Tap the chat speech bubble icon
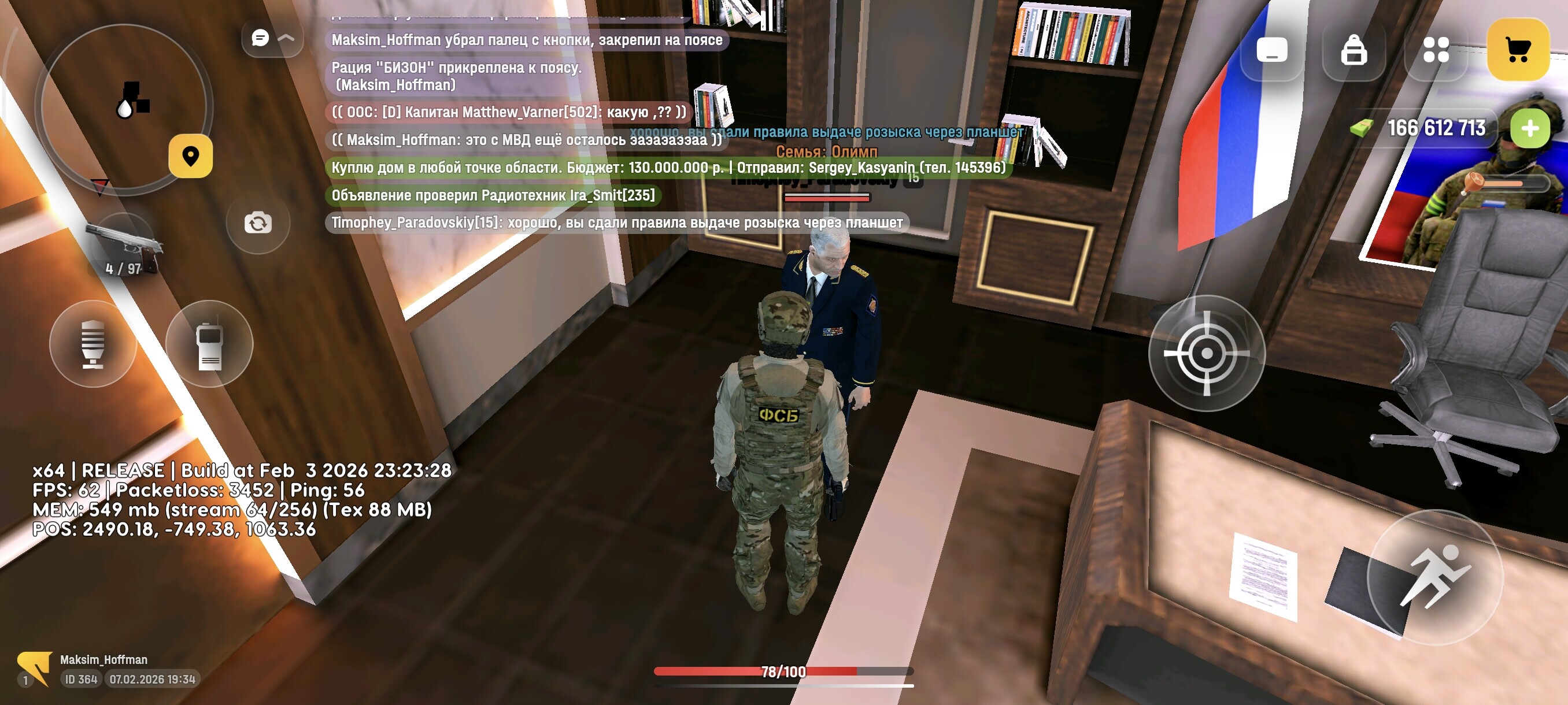Viewport: 1568px width, 705px height. click(x=261, y=38)
